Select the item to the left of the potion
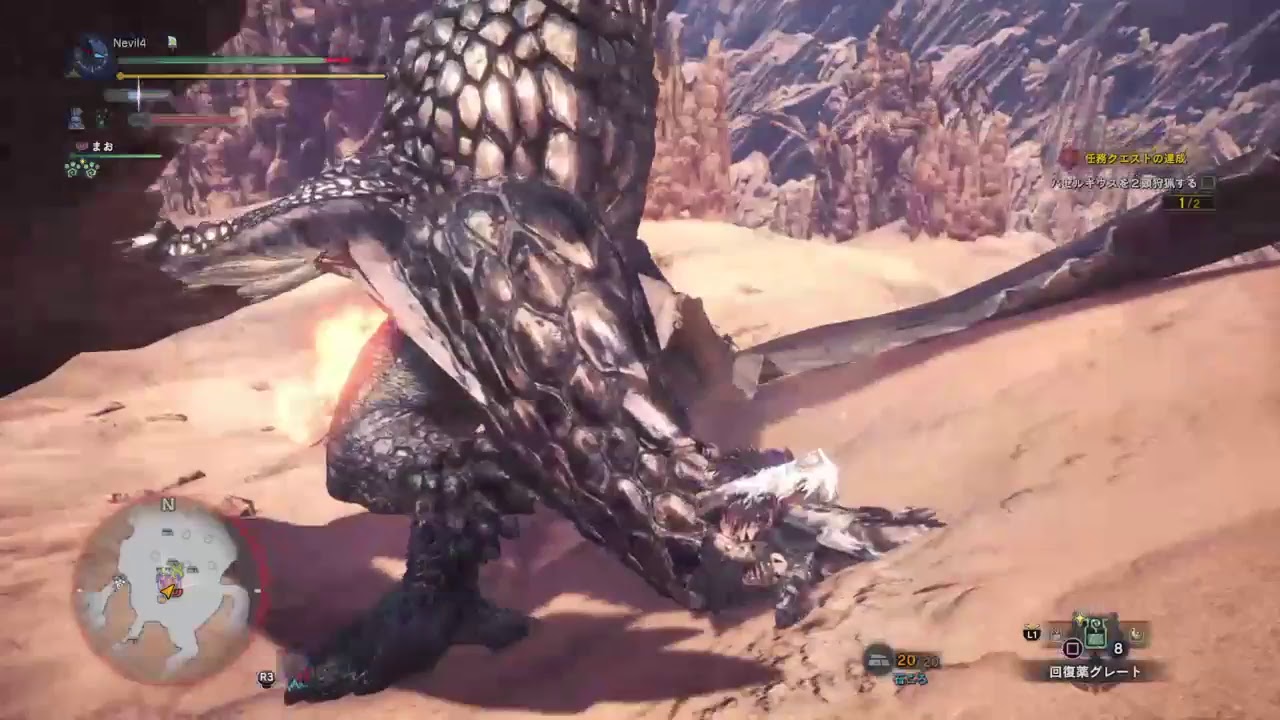The width and height of the screenshot is (1280, 720). click(x=1056, y=635)
